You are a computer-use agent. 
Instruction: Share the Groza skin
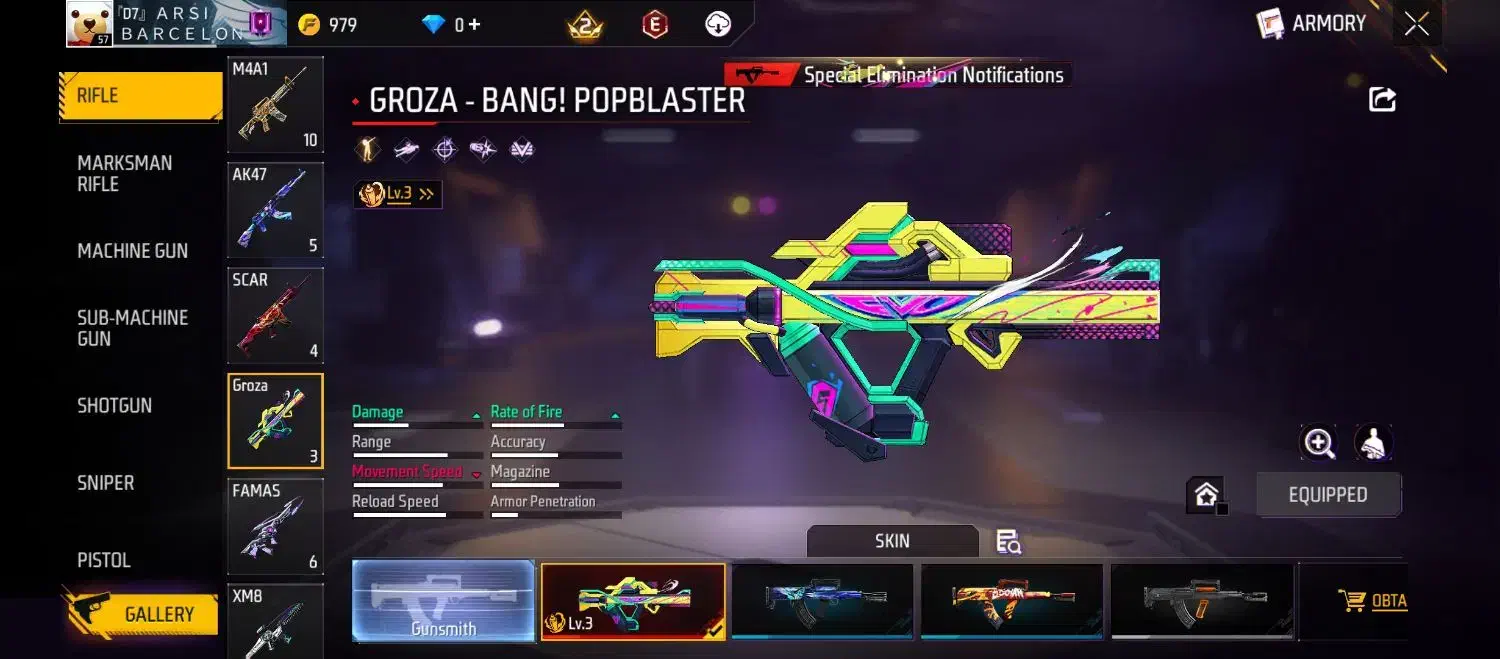pyautogui.click(x=1382, y=99)
